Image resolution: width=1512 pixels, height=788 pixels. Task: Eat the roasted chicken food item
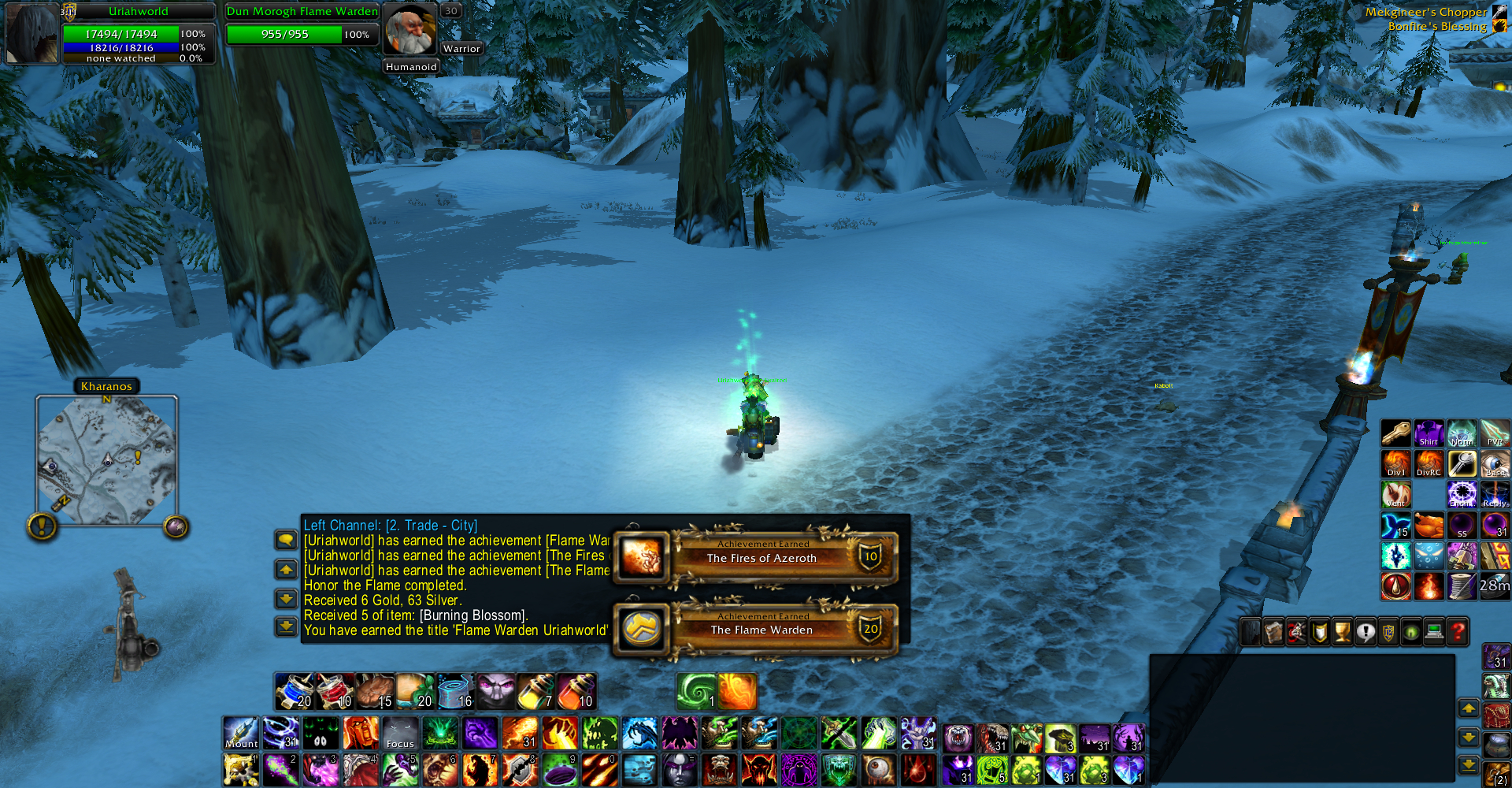tap(375, 691)
